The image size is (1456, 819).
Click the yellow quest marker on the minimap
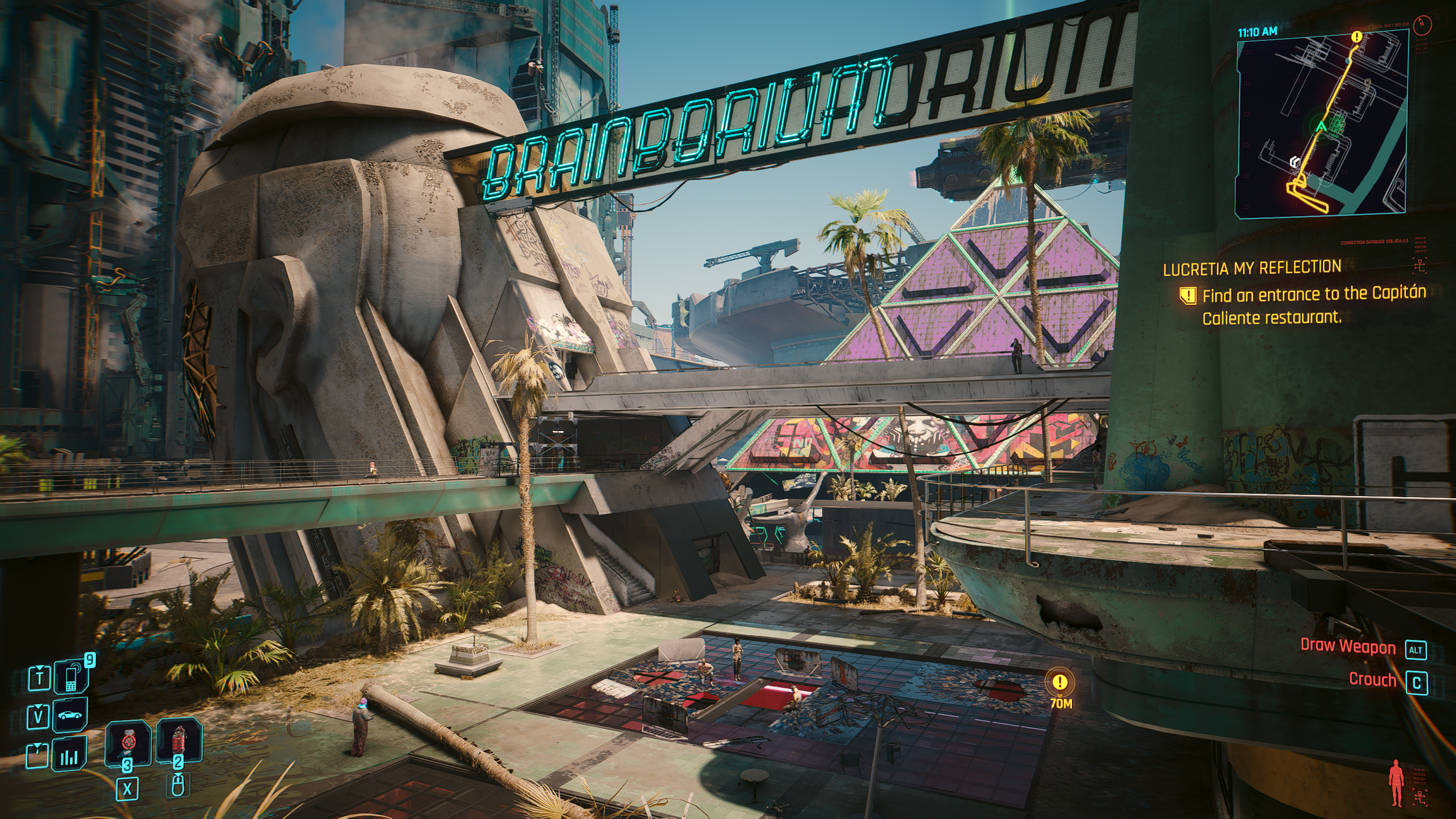tap(1357, 37)
